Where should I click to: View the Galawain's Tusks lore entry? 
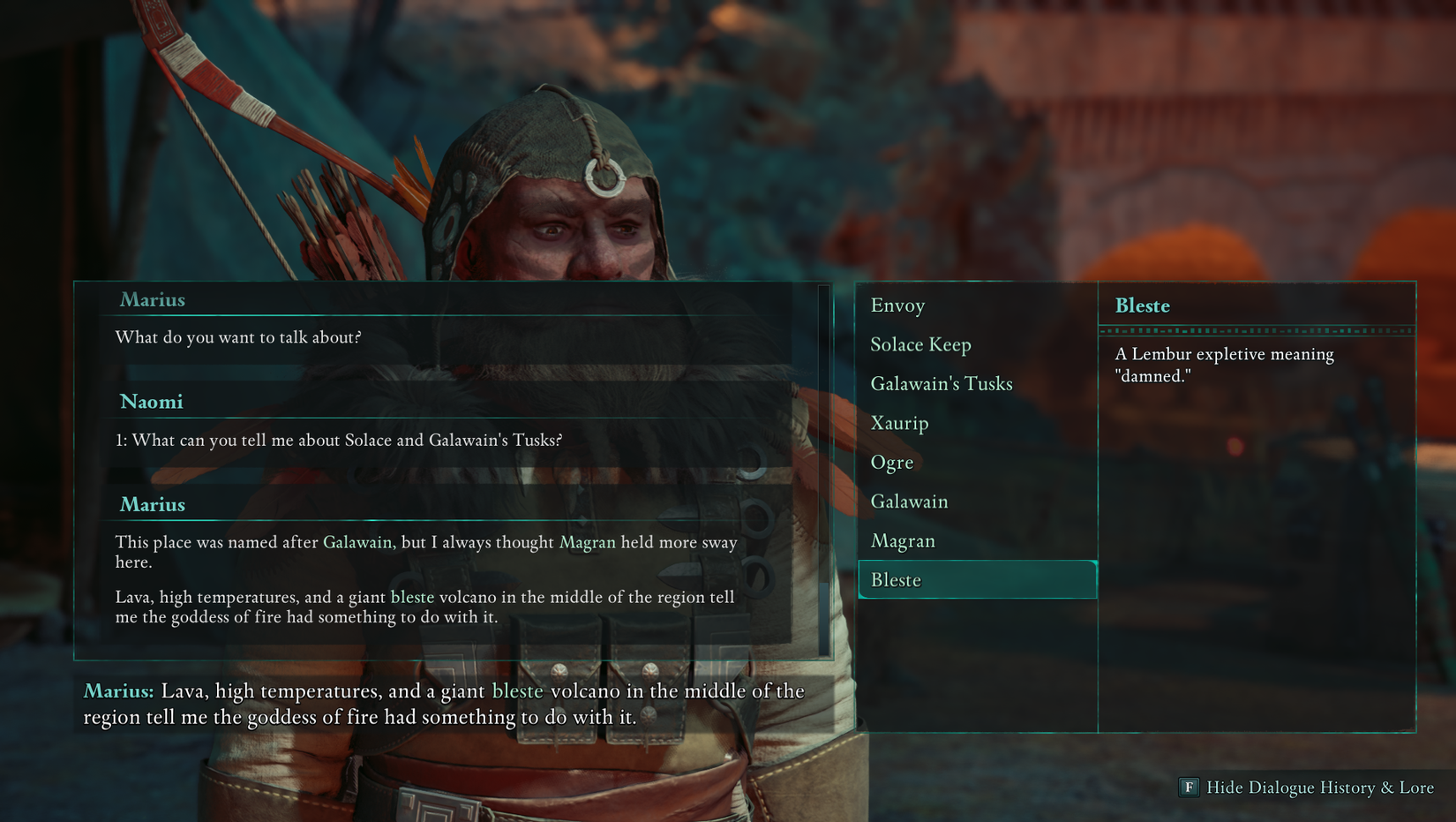[x=942, y=383]
